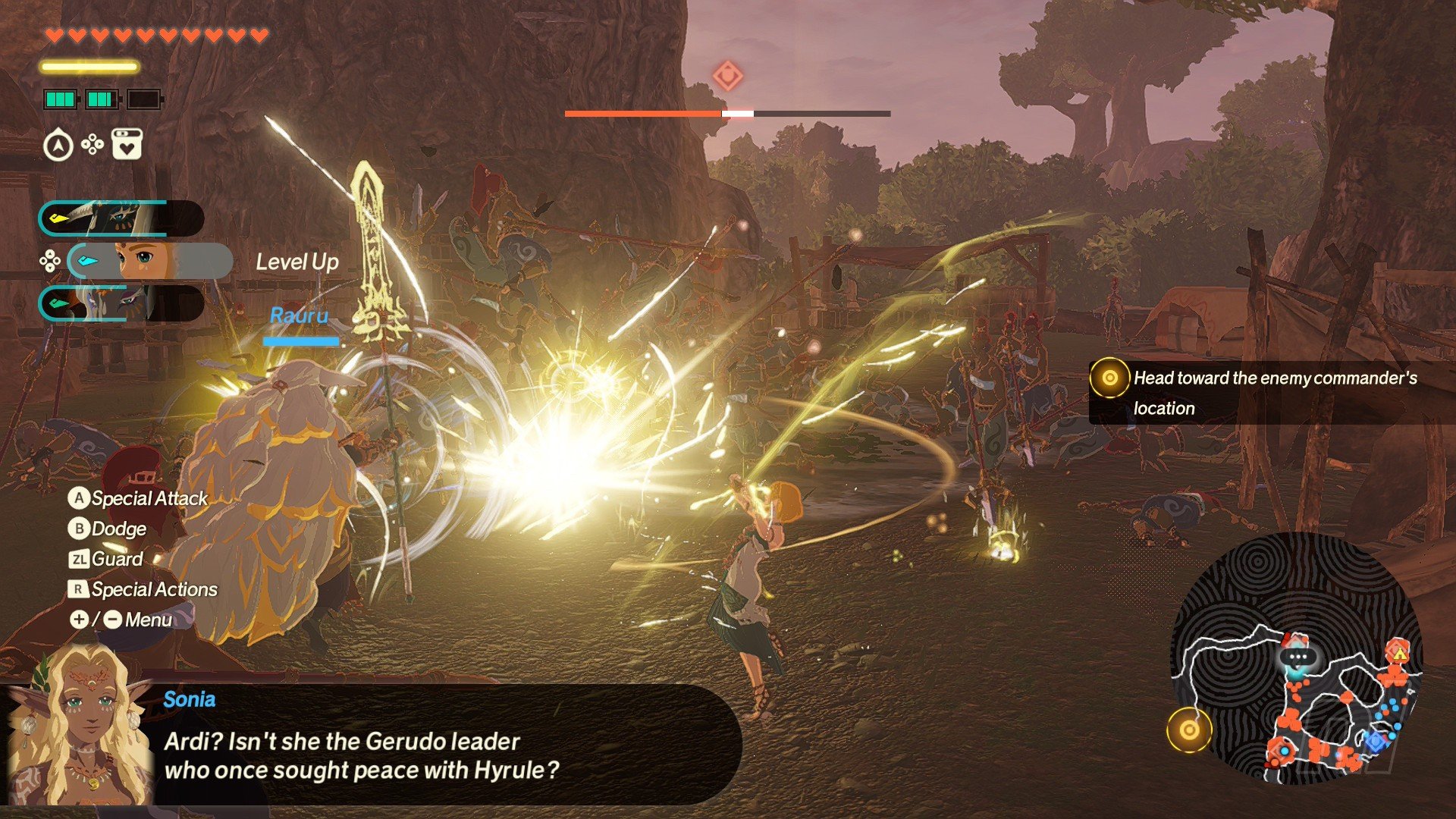Select the red diamond enemy target marker
The width and height of the screenshot is (1456, 819).
pos(727,76)
